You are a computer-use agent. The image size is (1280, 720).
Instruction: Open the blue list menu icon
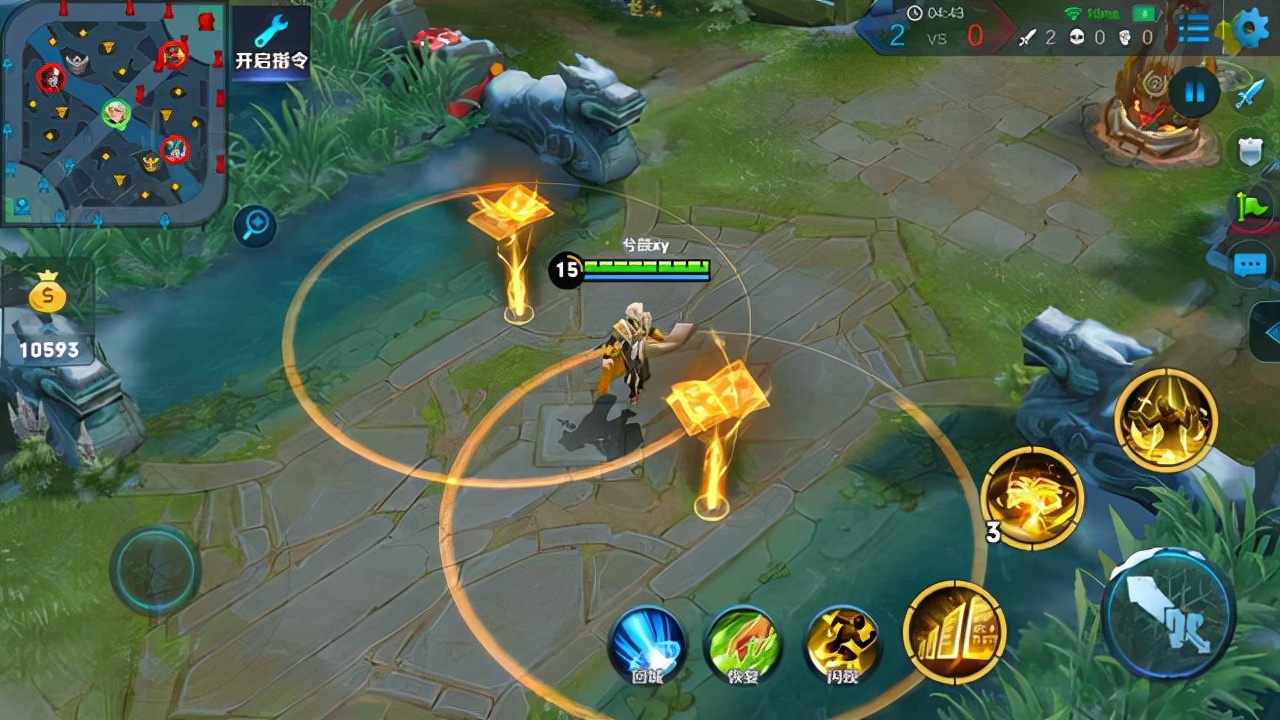tap(1193, 29)
